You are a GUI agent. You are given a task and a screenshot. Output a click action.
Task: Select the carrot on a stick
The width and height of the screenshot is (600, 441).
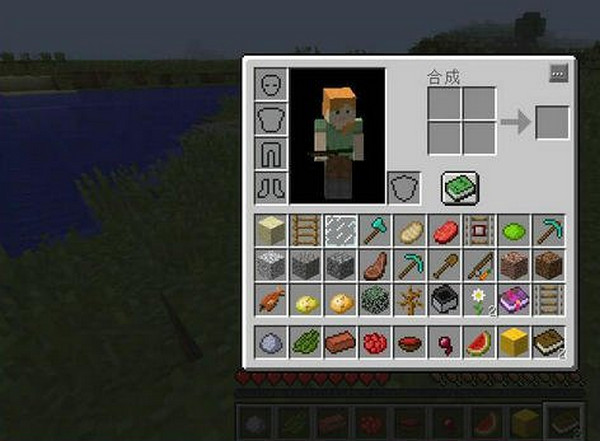pyautogui.click(x=479, y=265)
